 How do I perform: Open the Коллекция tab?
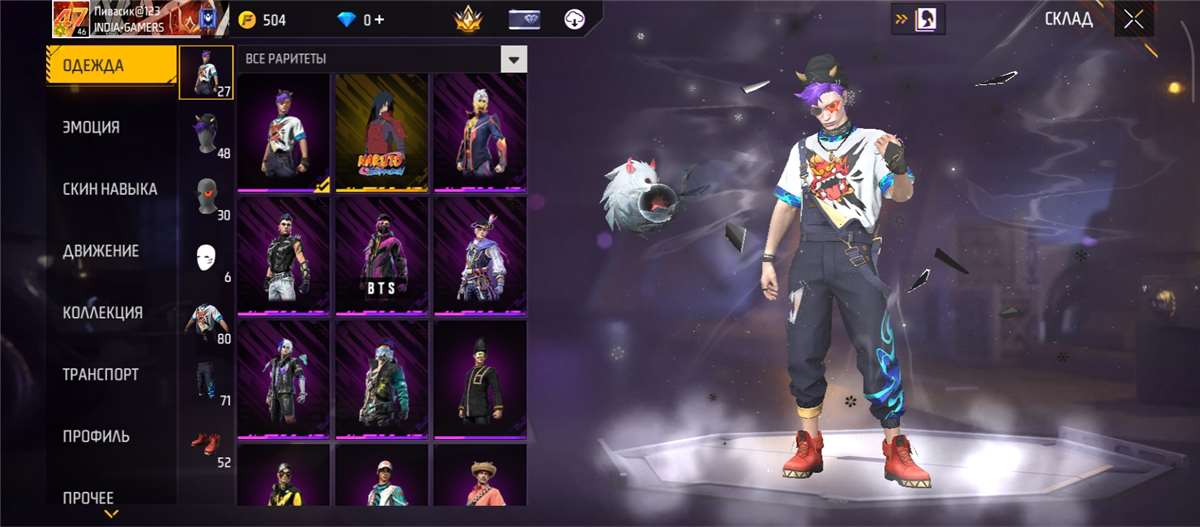pos(102,313)
